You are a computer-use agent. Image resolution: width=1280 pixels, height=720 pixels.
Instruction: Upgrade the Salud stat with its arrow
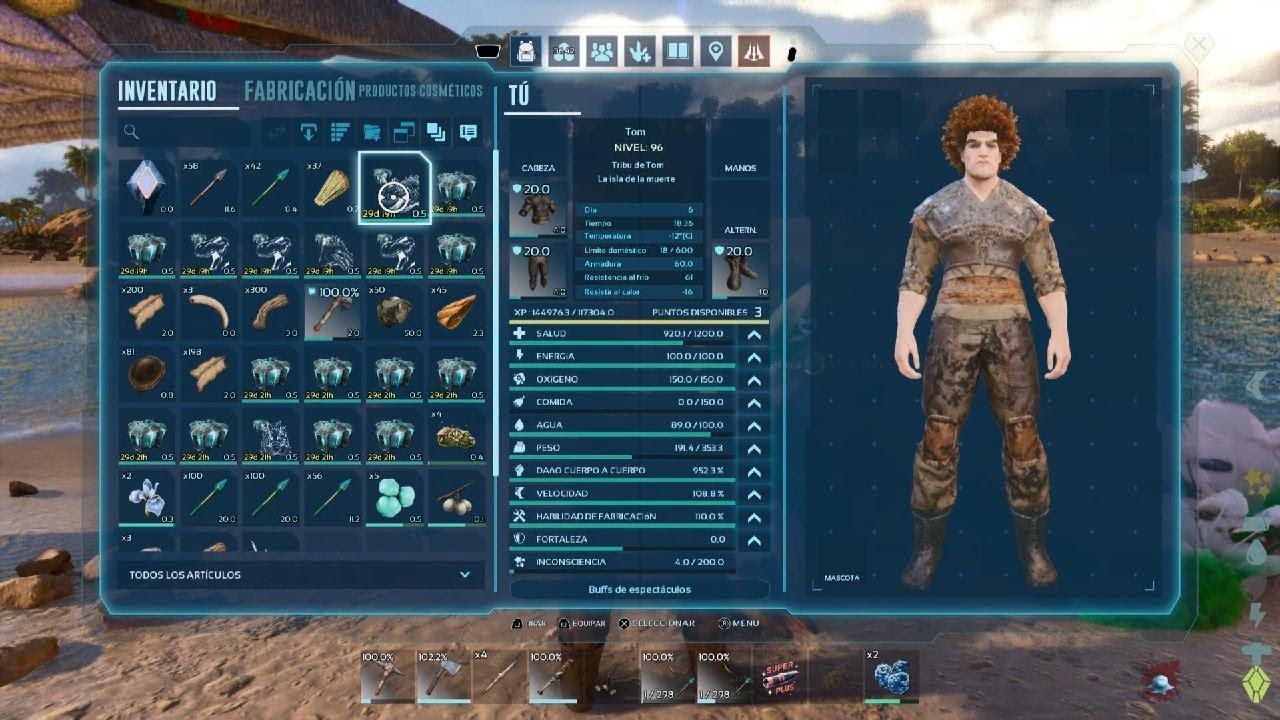click(754, 334)
